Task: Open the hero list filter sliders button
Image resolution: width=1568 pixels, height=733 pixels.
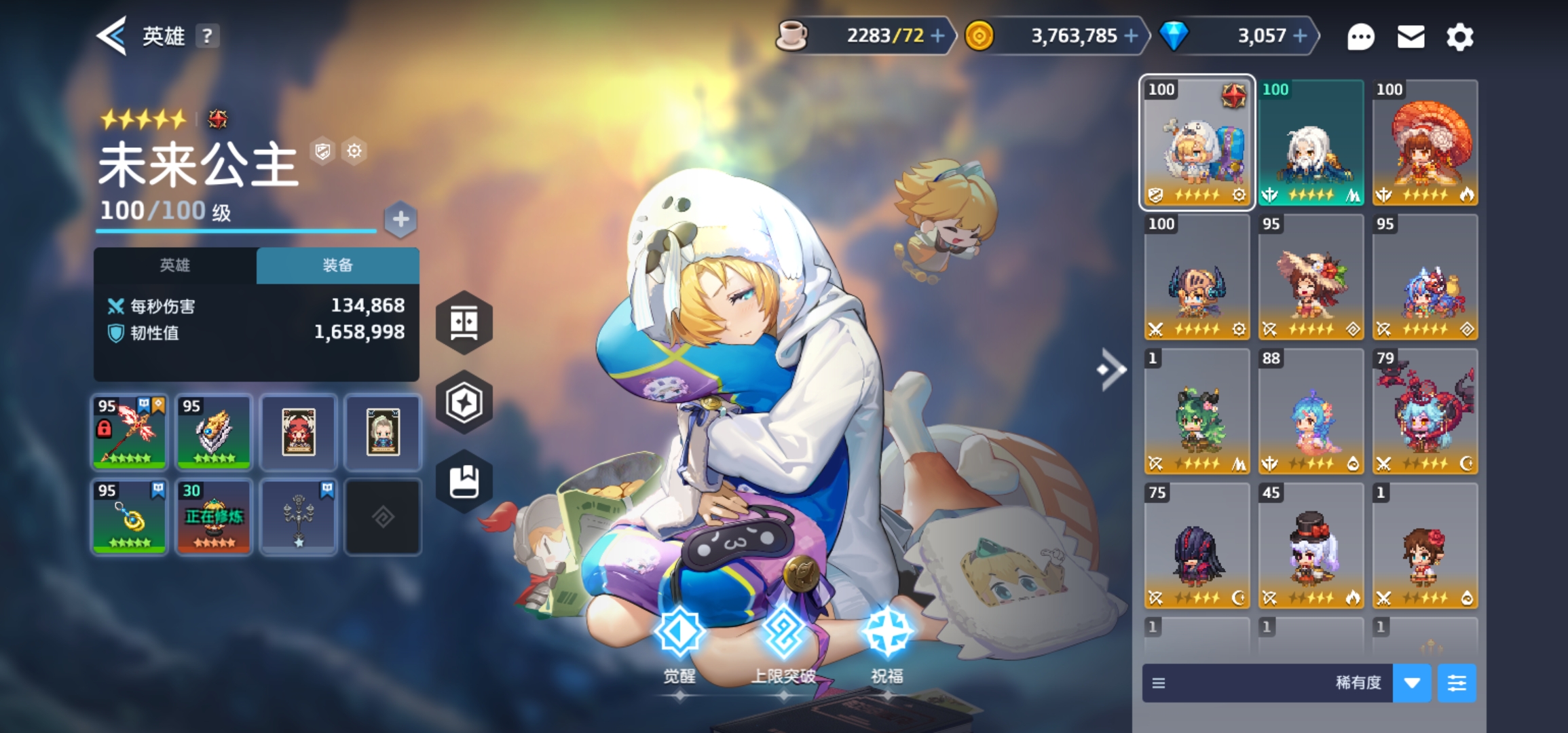Action: 1457,683
